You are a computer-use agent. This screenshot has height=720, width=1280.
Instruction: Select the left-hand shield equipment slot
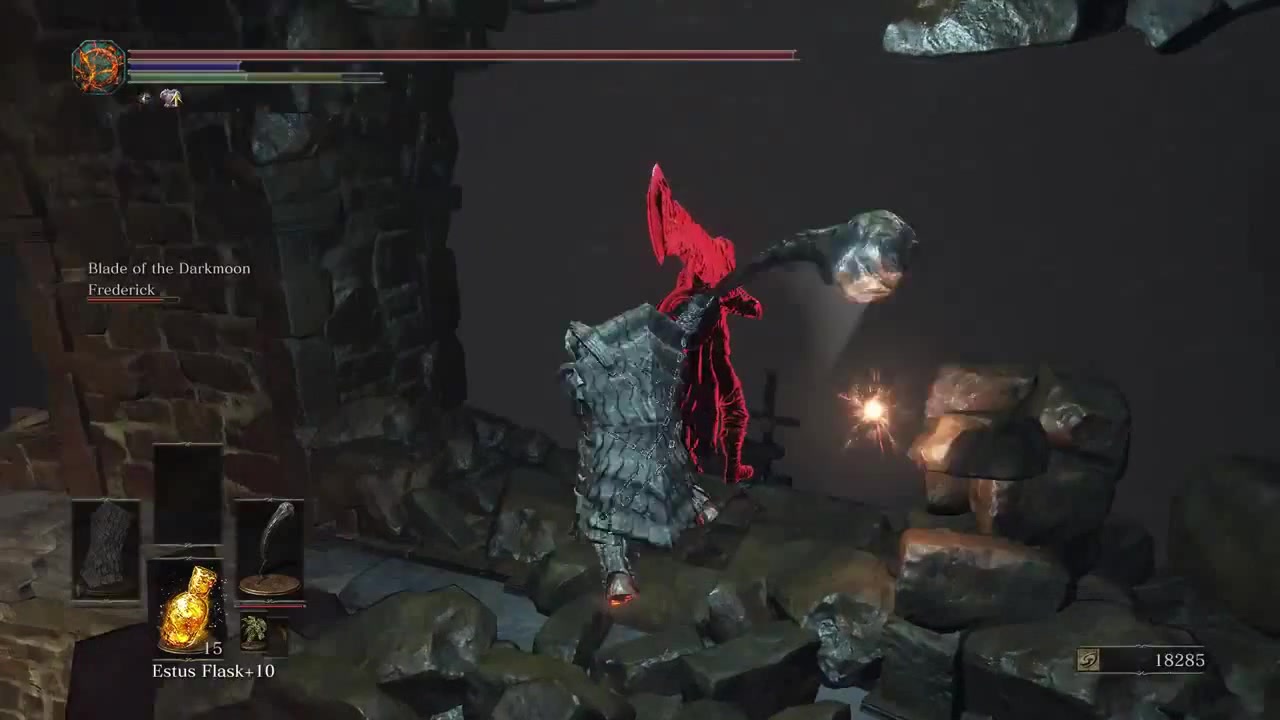pyautogui.click(x=106, y=550)
